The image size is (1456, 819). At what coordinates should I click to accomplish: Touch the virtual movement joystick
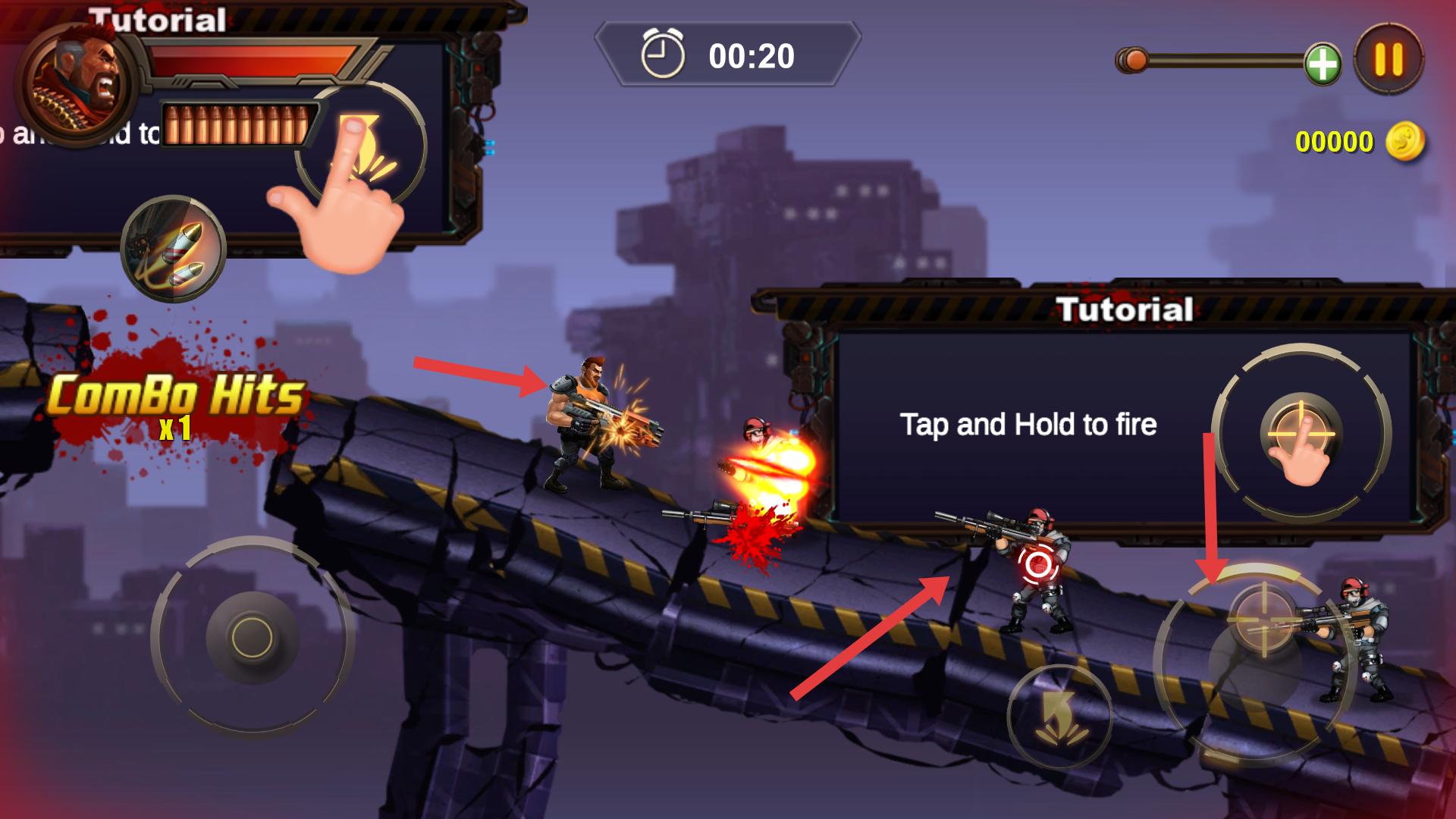252,636
